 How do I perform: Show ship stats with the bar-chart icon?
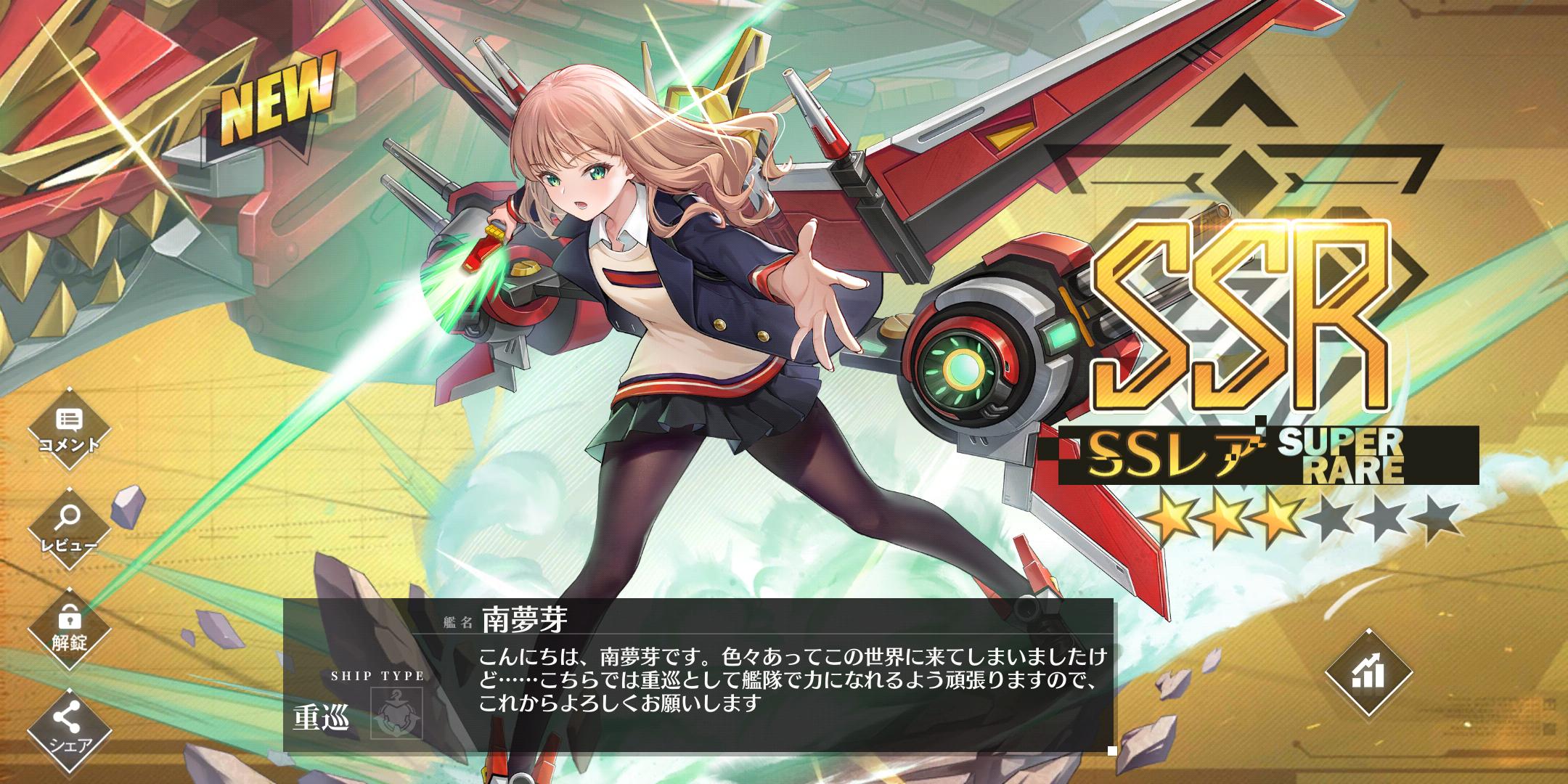pyautogui.click(x=1368, y=674)
